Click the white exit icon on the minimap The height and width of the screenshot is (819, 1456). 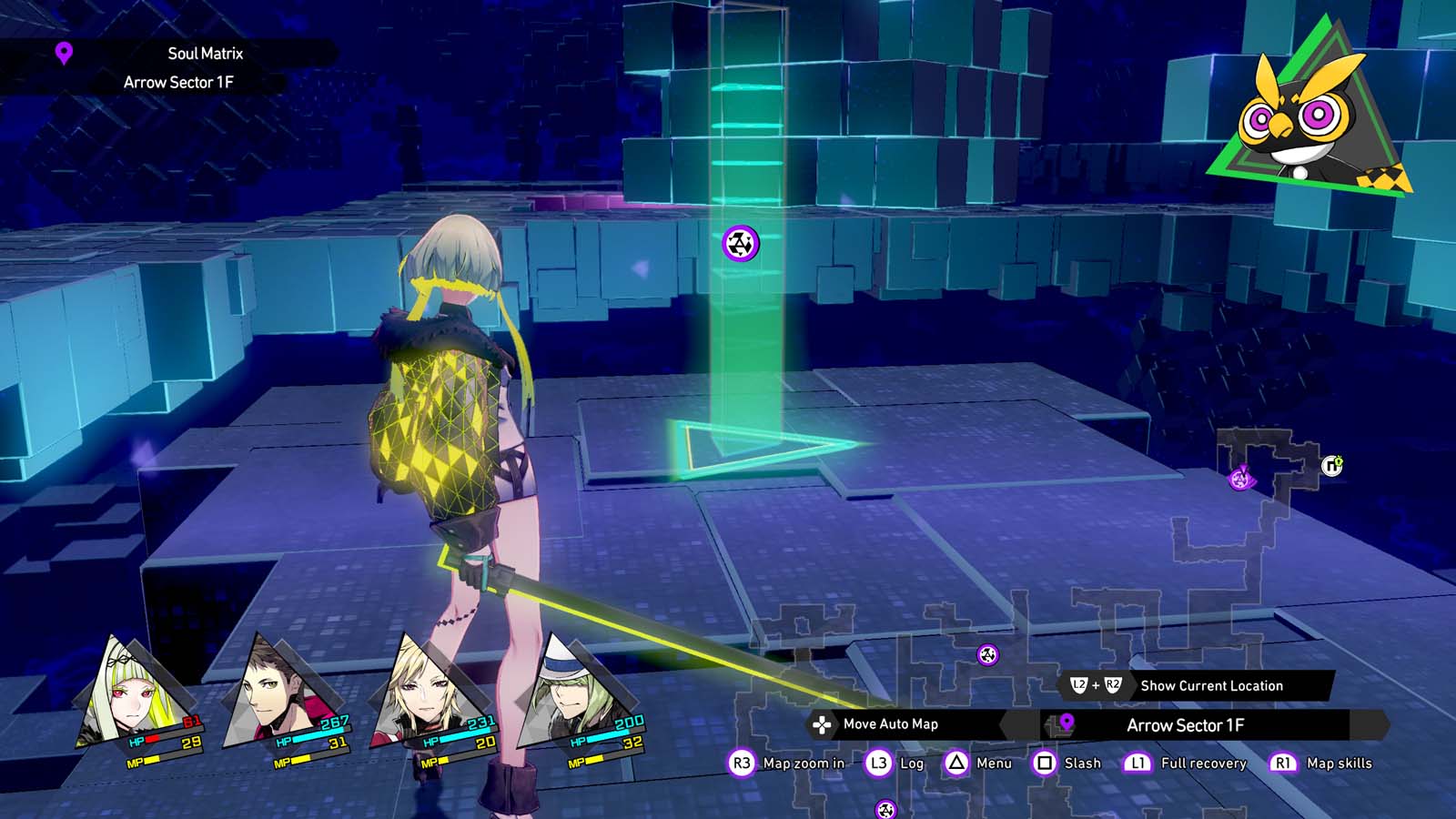pos(1332,467)
